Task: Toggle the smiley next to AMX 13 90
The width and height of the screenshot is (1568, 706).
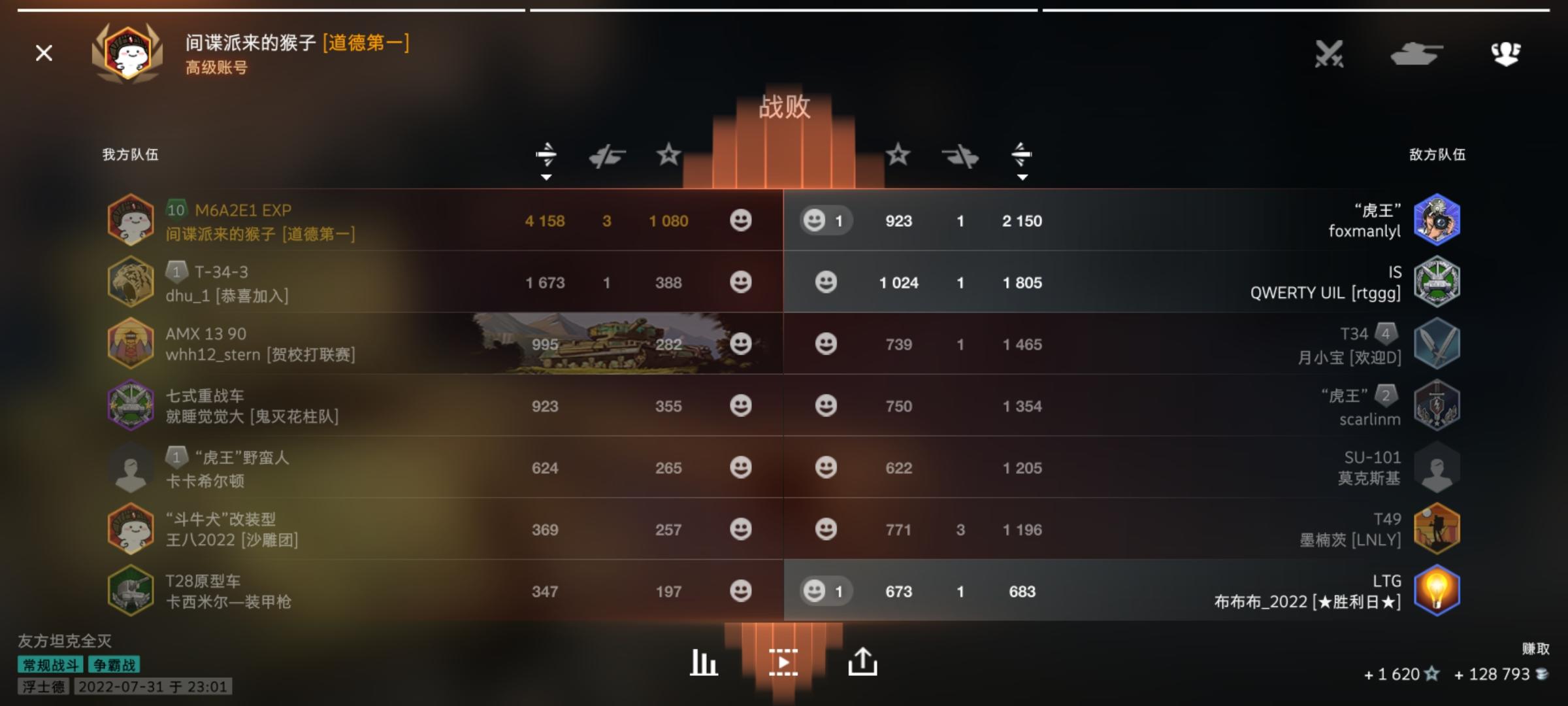Action: coord(740,345)
